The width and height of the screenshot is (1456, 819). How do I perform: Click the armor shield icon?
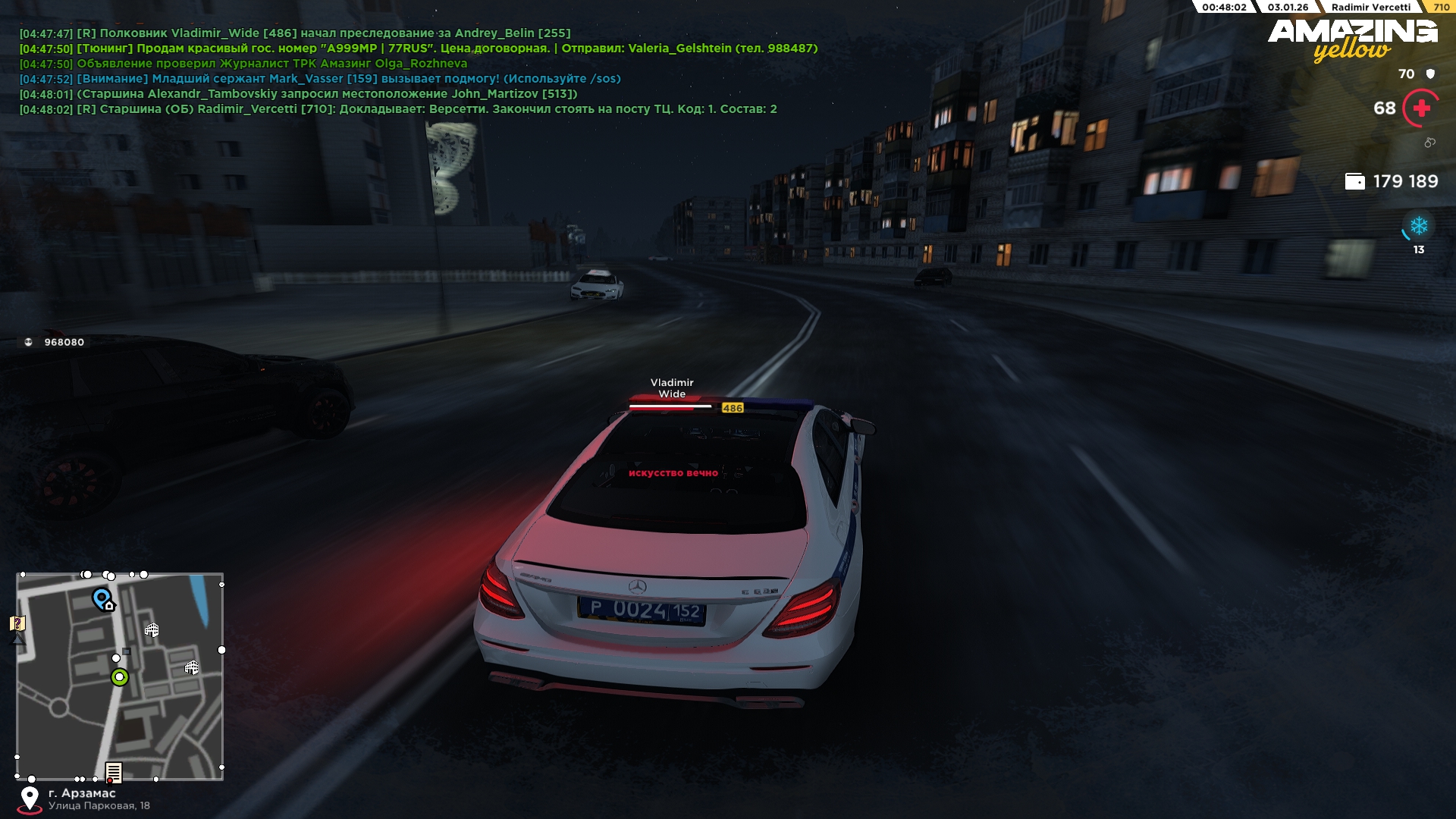click(1430, 74)
